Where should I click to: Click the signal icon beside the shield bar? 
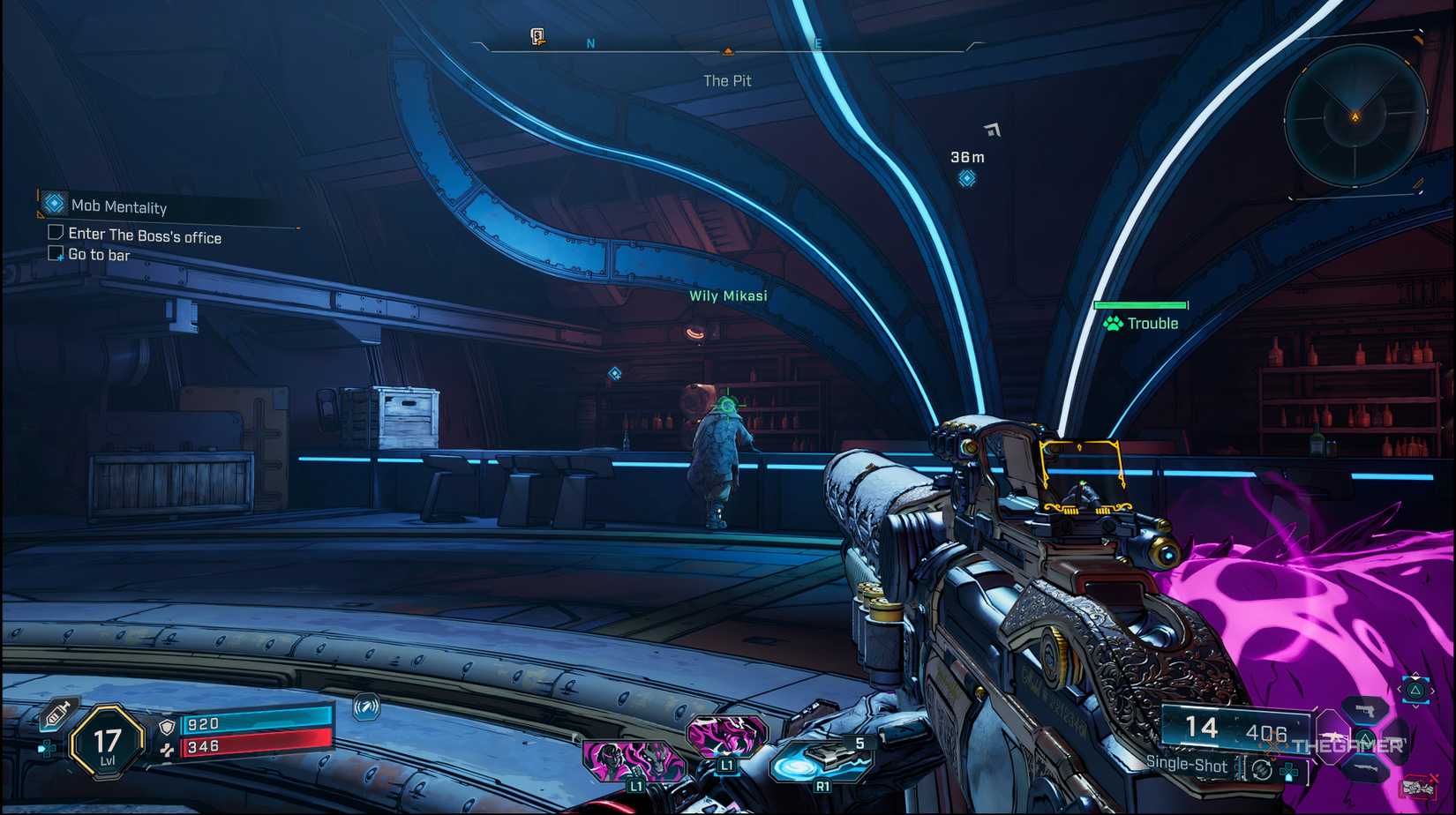tap(366, 707)
